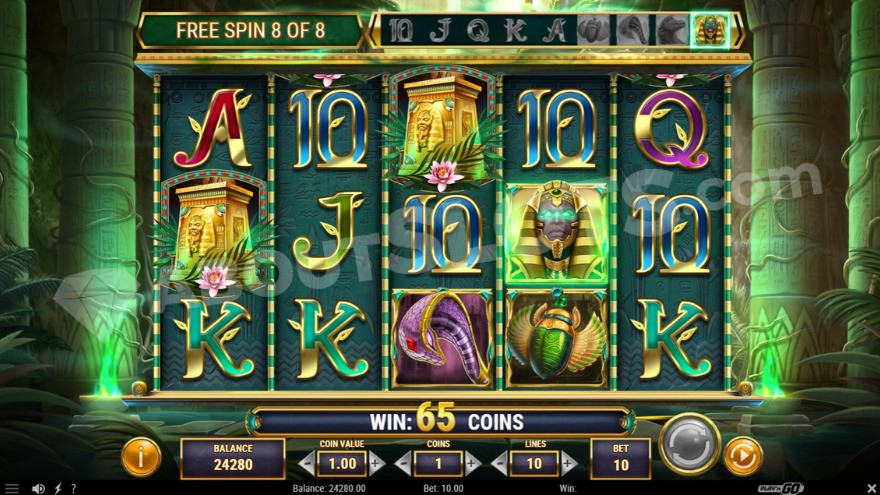Open the hamburger menu in bottom bar
Screen dimensions: 880x495
click(13, 488)
